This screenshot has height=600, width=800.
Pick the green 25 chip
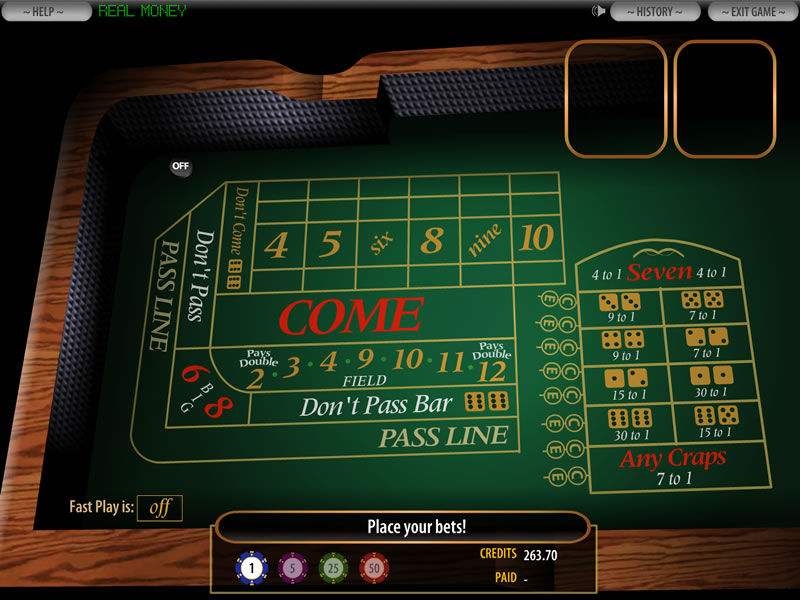334,568
